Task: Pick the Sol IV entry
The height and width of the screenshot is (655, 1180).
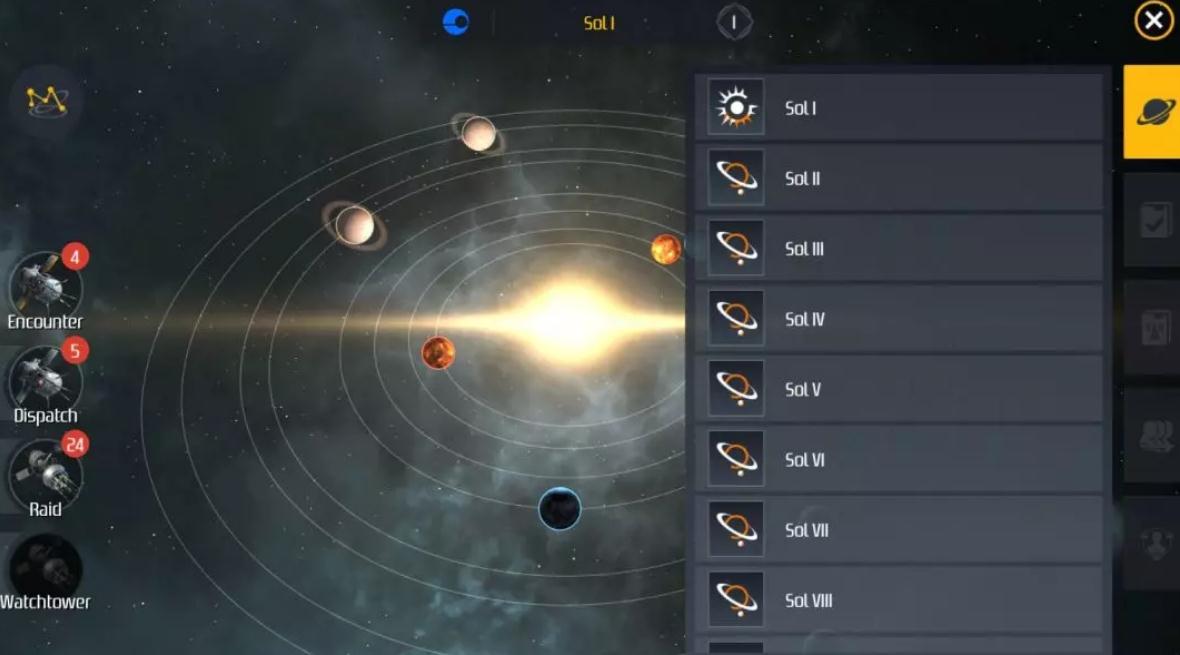Action: click(x=899, y=319)
